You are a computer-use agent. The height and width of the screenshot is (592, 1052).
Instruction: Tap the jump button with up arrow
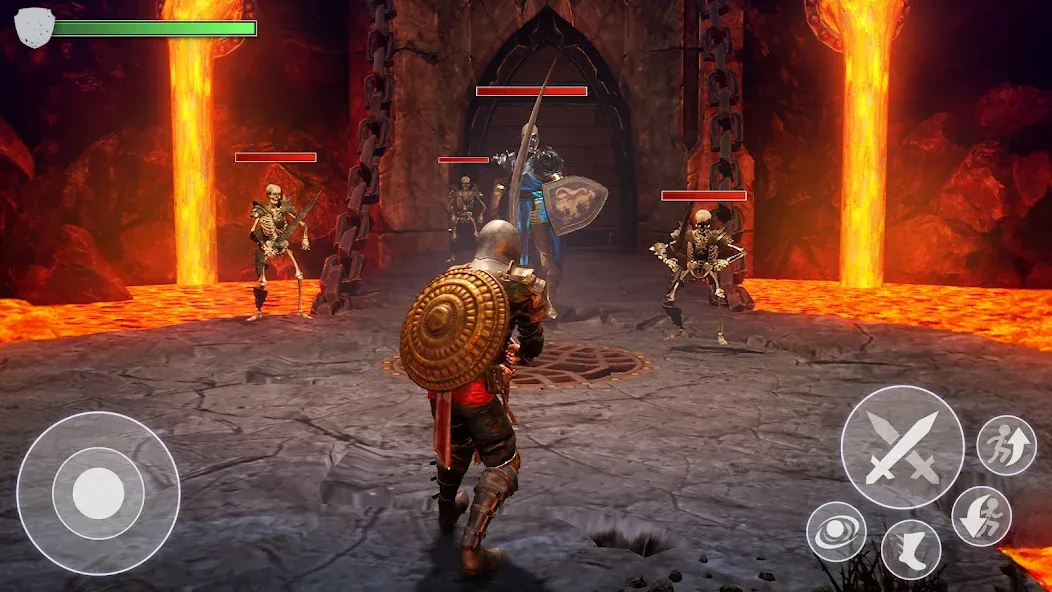[x=1006, y=445]
